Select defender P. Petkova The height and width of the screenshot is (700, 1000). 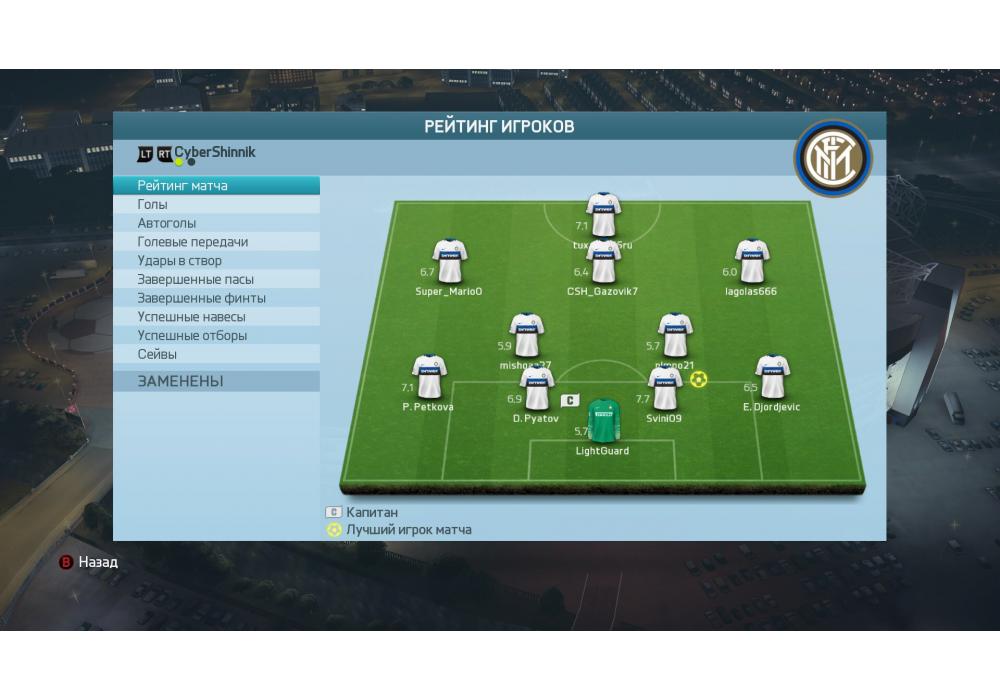click(428, 377)
